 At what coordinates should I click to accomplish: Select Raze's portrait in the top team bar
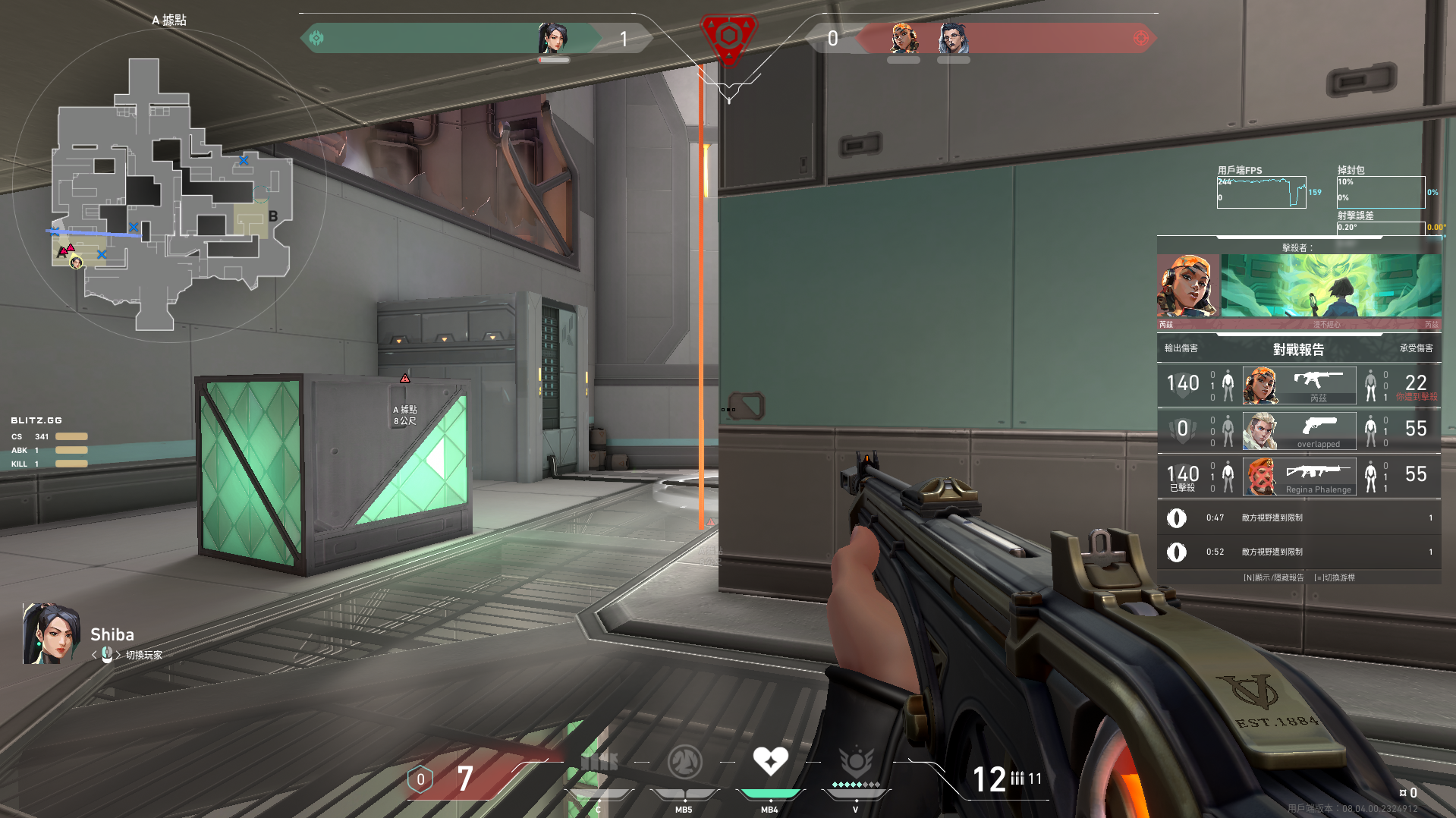coord(903,38)
